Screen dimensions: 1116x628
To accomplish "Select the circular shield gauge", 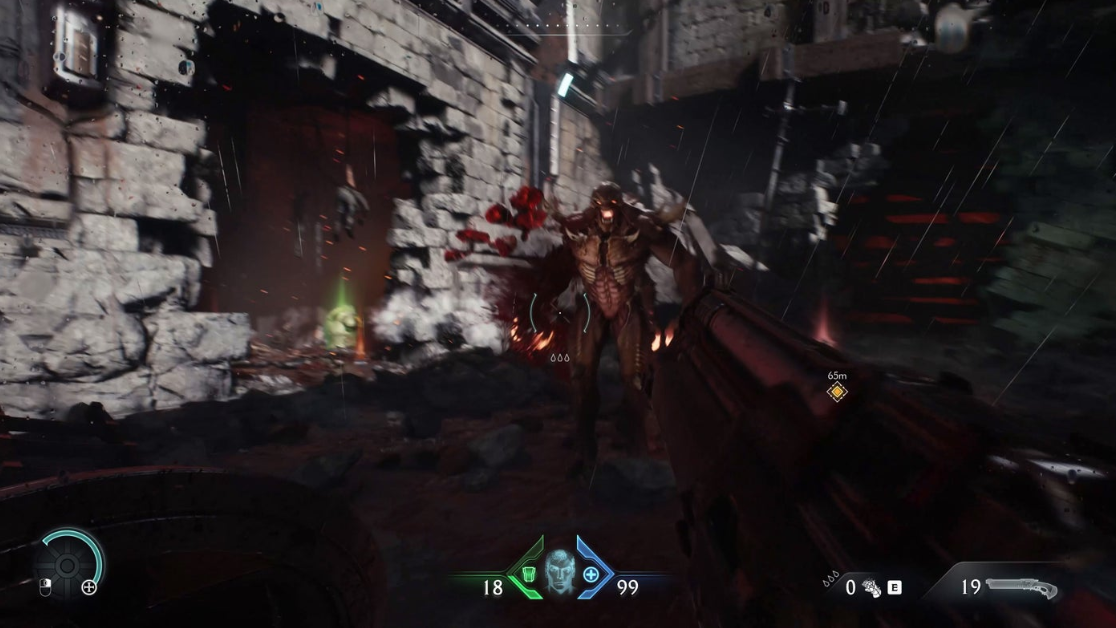I will tap(68, 565).
